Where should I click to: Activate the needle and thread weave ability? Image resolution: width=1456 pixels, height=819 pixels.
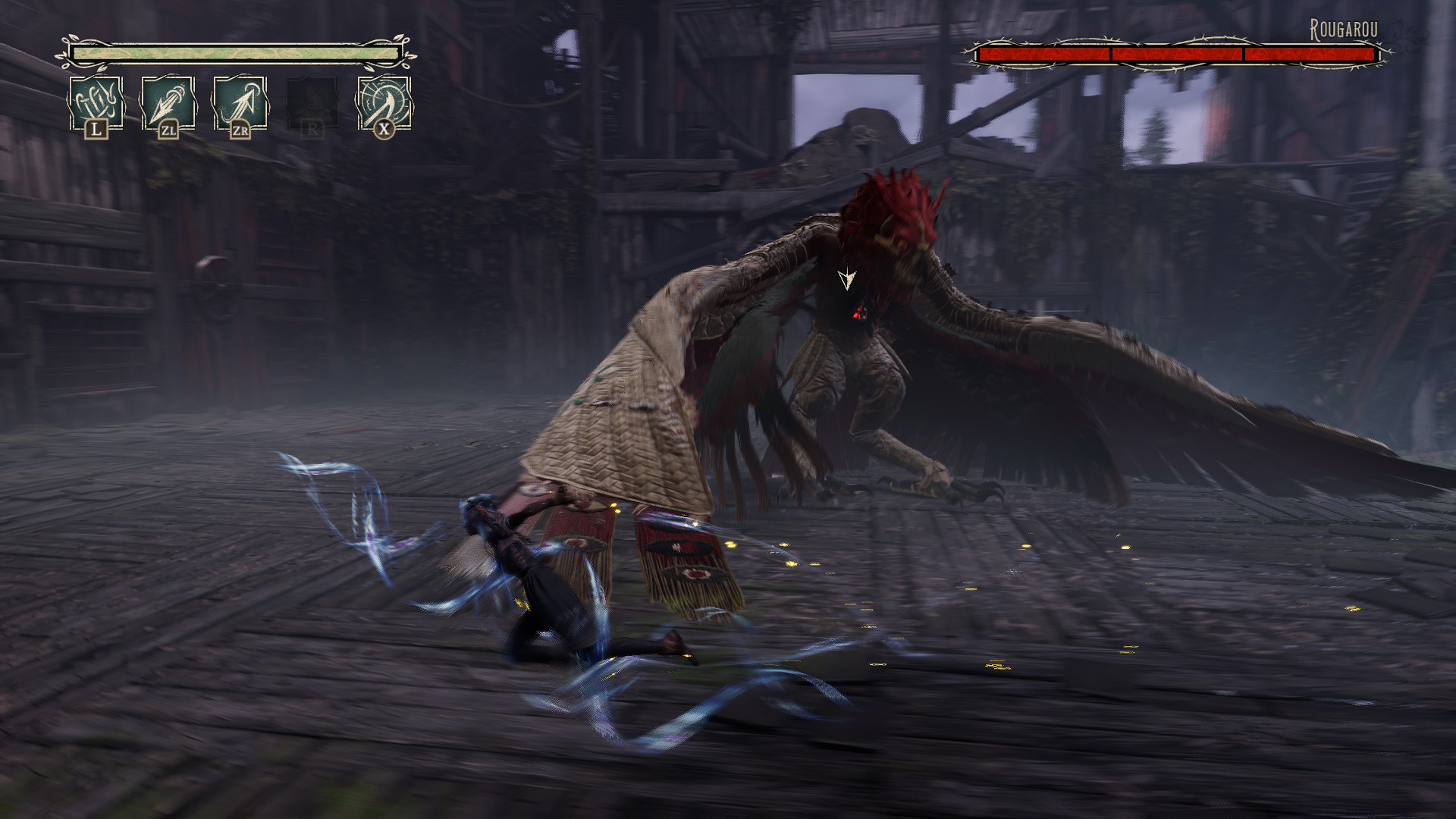(96, 103)
